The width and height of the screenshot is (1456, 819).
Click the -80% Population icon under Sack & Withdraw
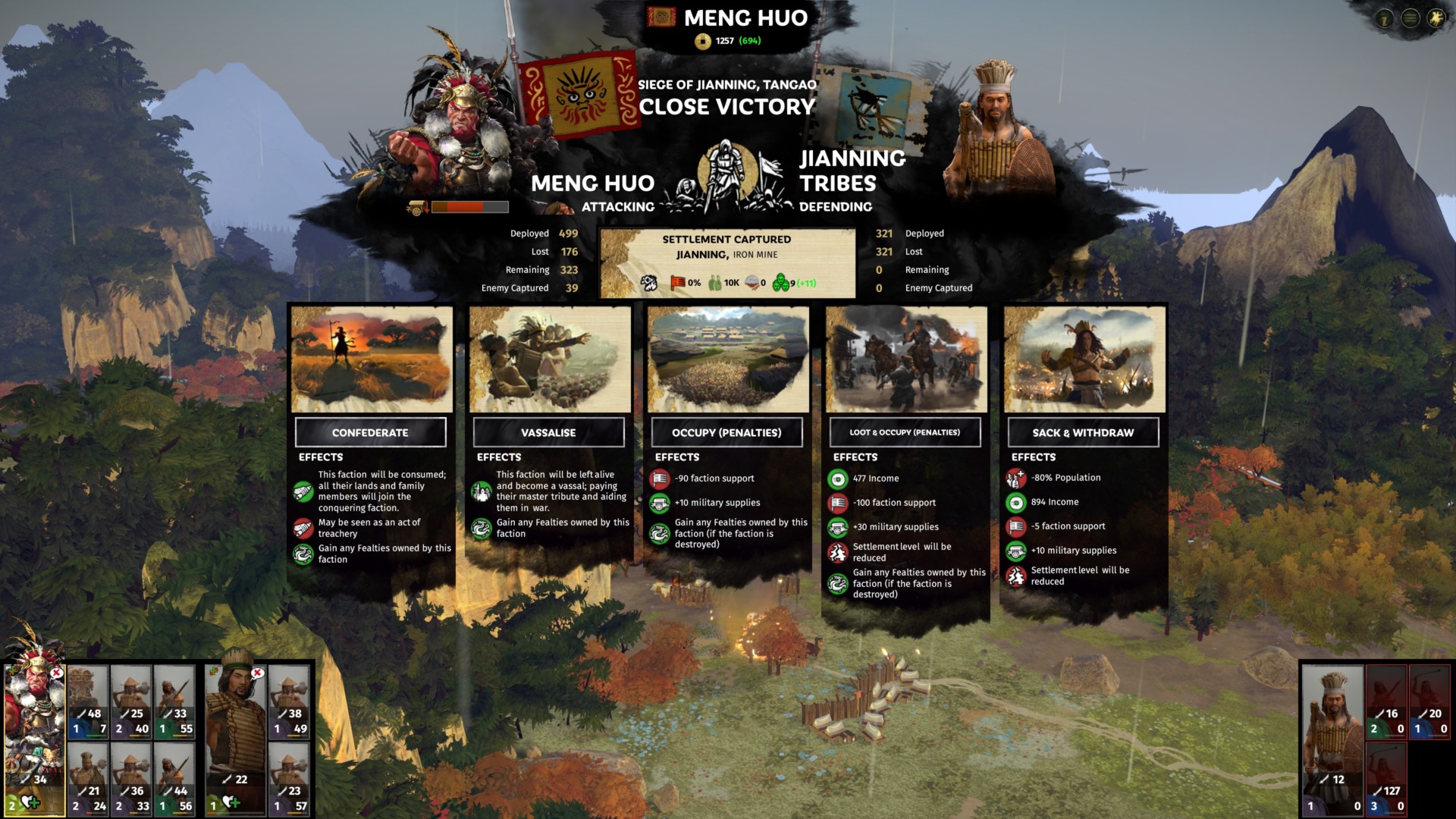click(x=1016, y=478)
